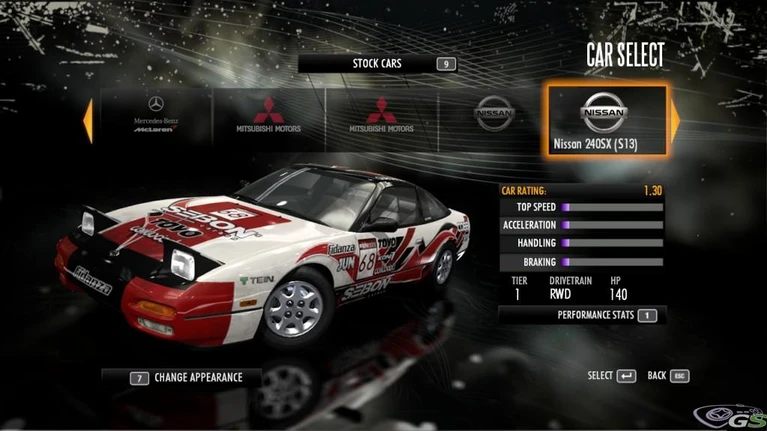Image resolution: width=767 pixels, height=431 pixels.
Task: Go back using the Back button
Action: click(x=668, y=376)
